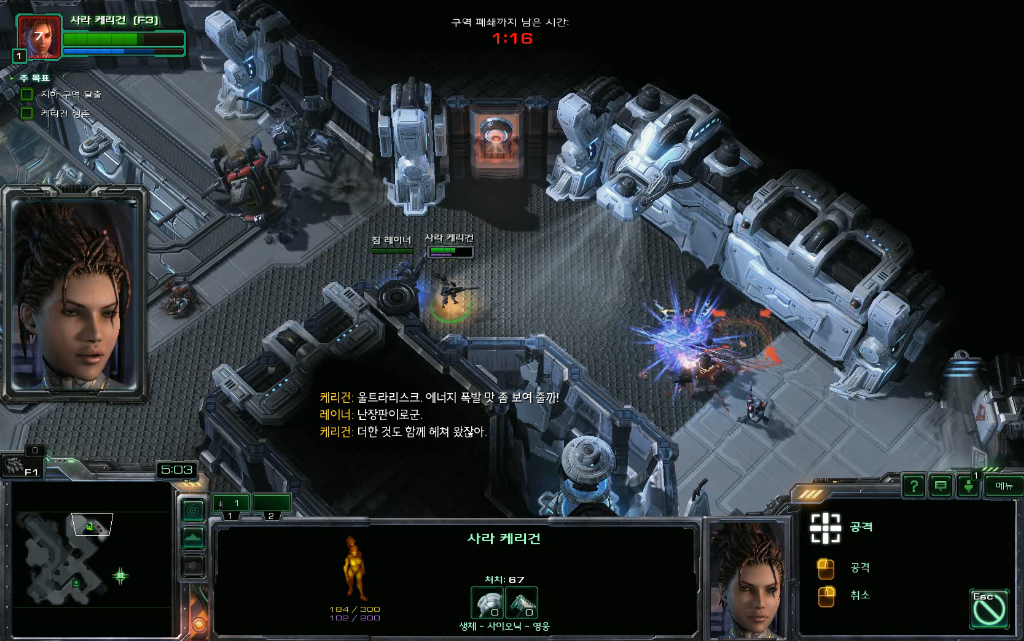This screenshot has height=641, width=1024.
Task: Open the help question mark button
Action: [913, 486]
